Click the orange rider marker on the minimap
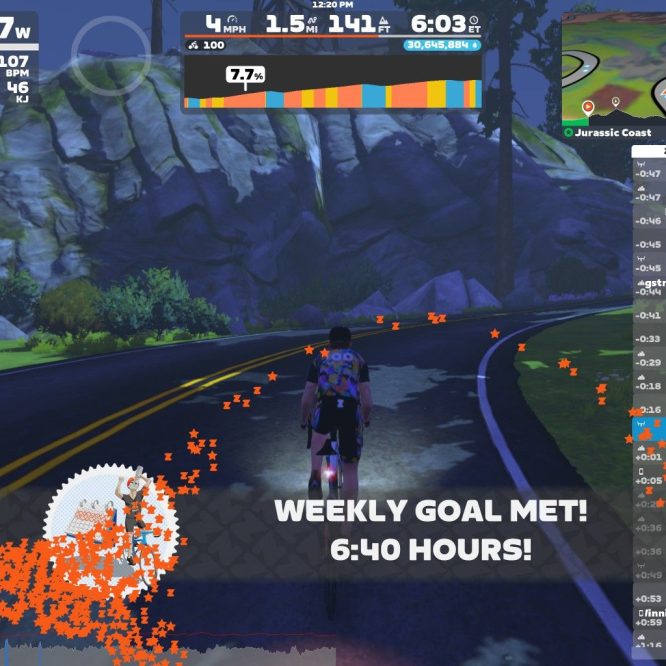Viewport: 666px width, 666px height. (588, 104)
